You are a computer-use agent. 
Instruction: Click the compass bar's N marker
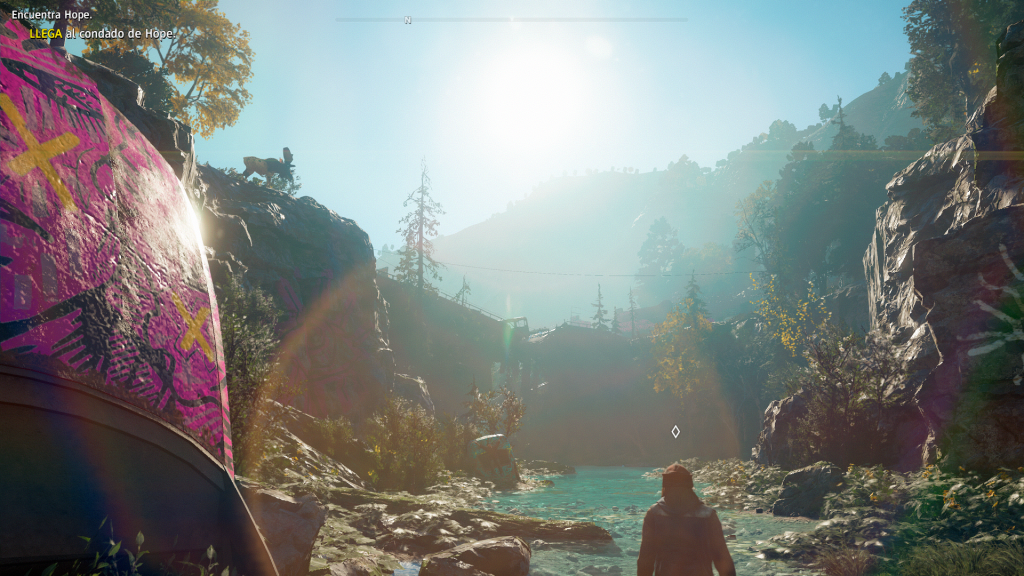[408, 20]
